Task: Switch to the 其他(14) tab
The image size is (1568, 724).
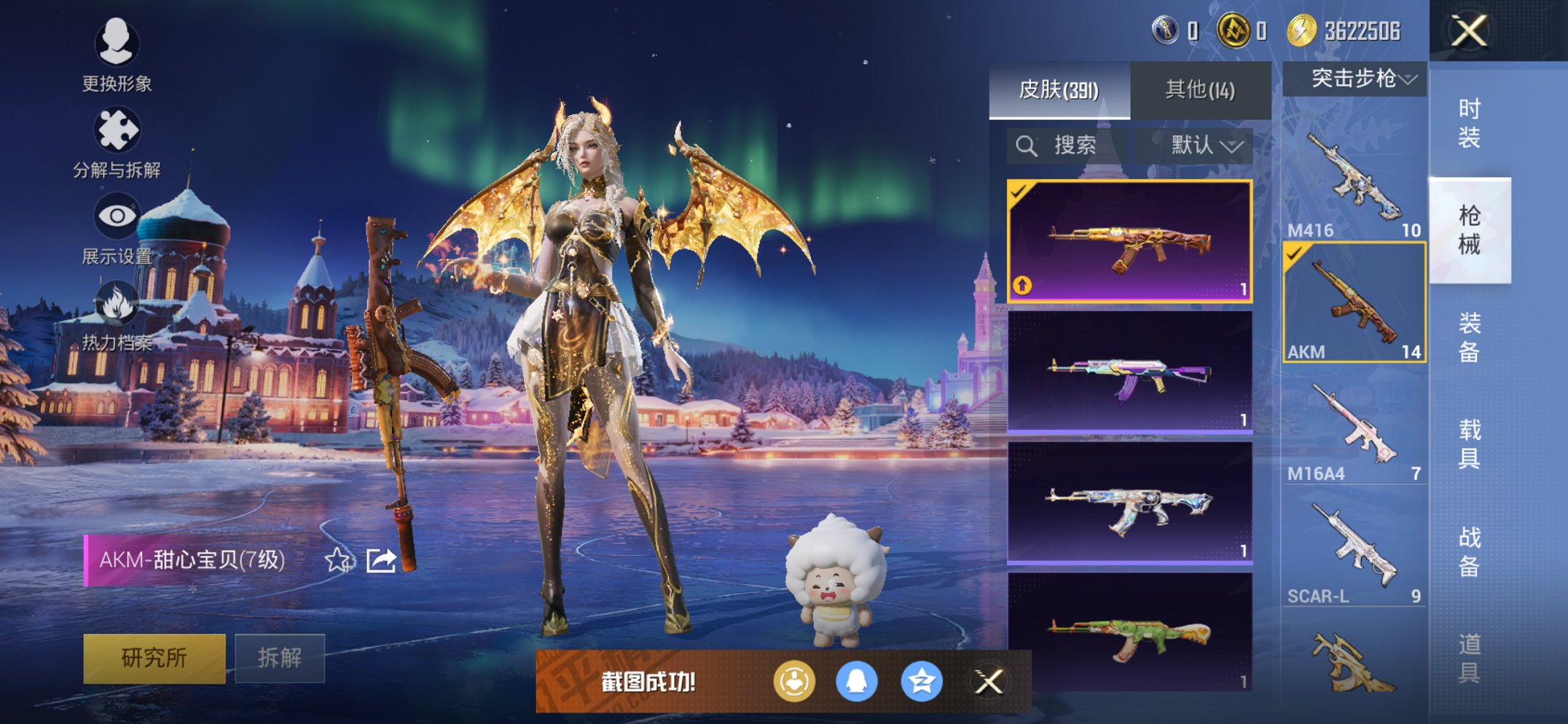Action: point(1200,90)
